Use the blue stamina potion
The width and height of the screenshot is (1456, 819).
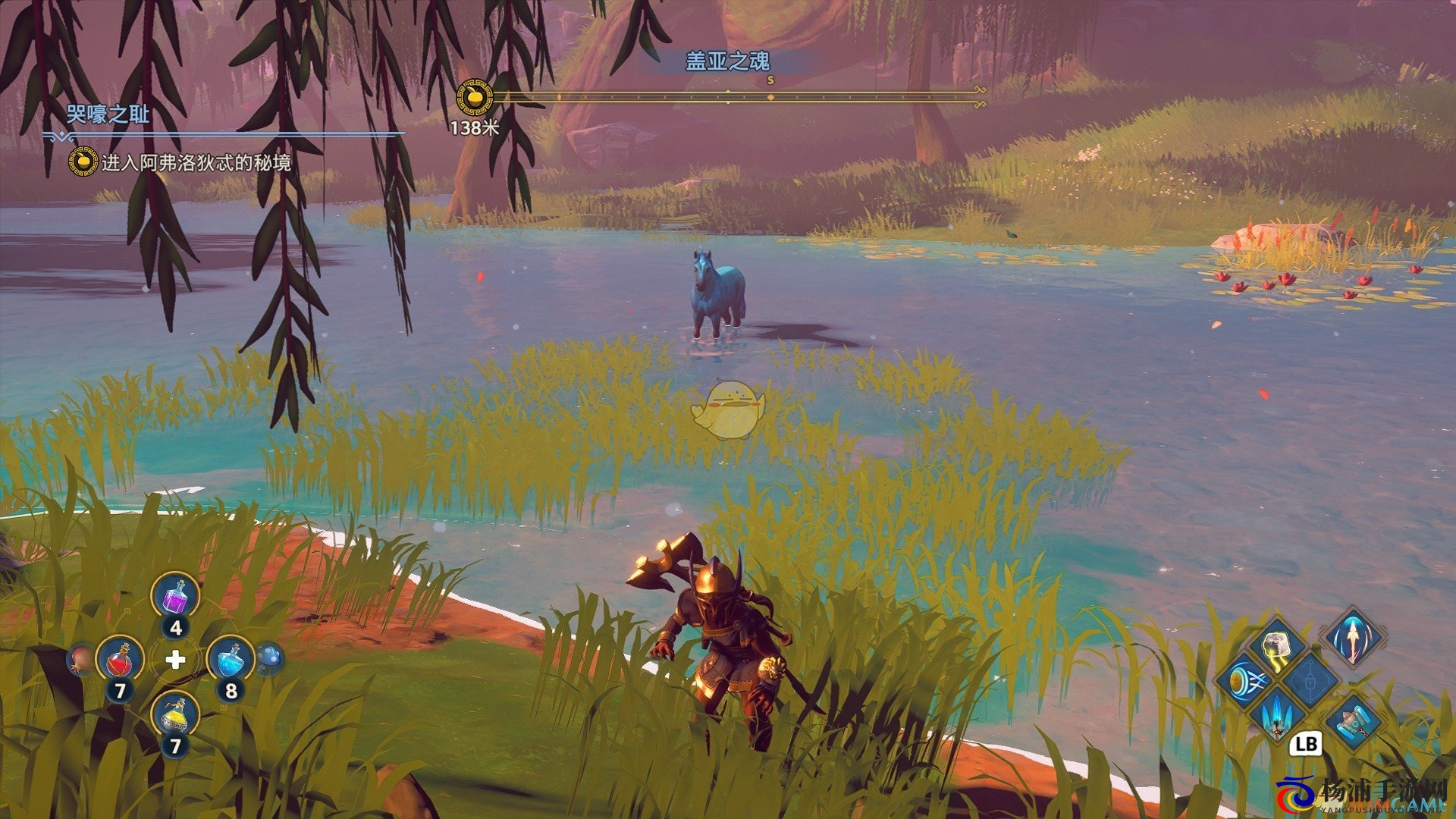[230, 660]
